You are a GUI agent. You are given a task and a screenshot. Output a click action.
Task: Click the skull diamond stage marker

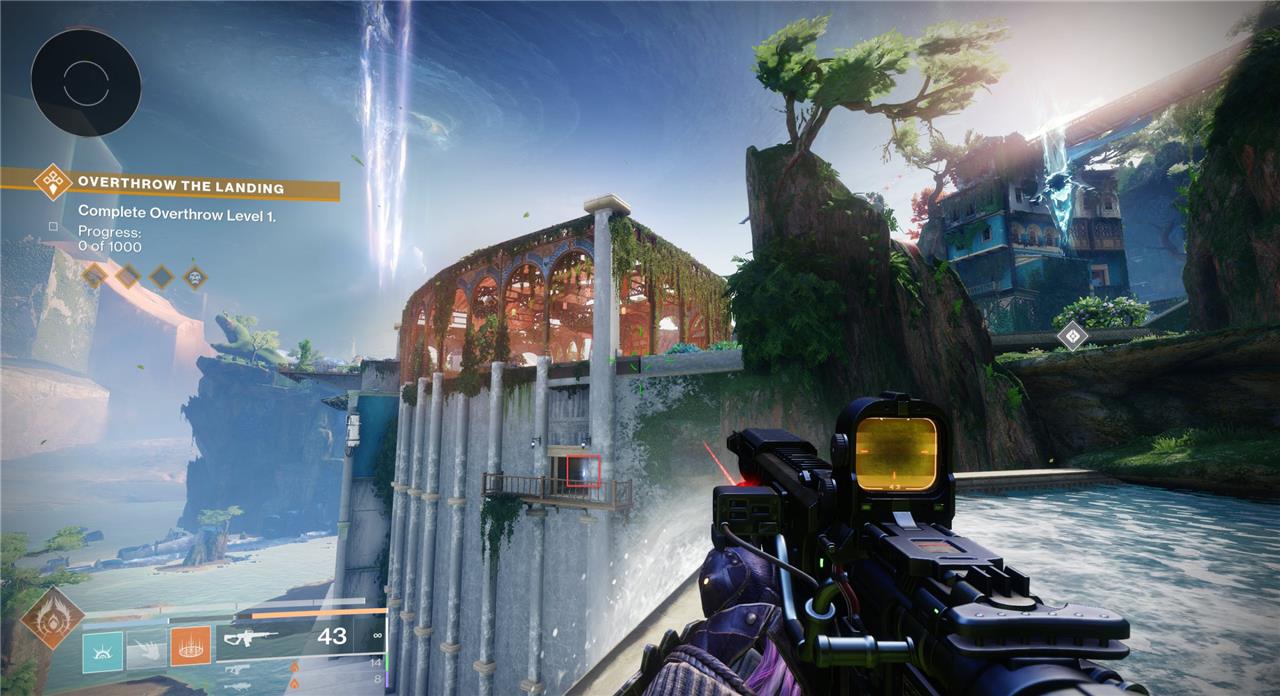click(195, 276)
